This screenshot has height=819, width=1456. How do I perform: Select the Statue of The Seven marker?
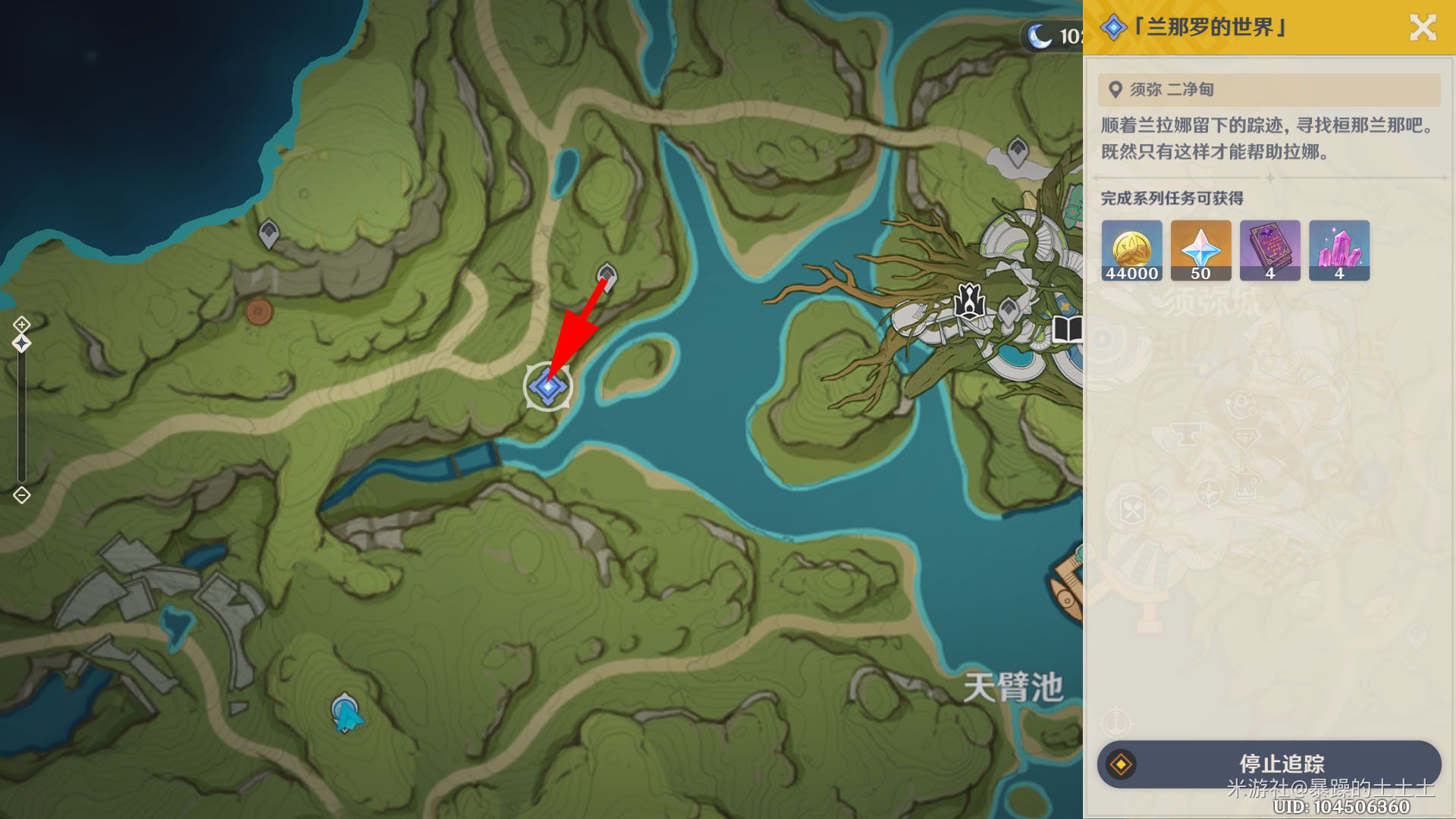(969, 300)
